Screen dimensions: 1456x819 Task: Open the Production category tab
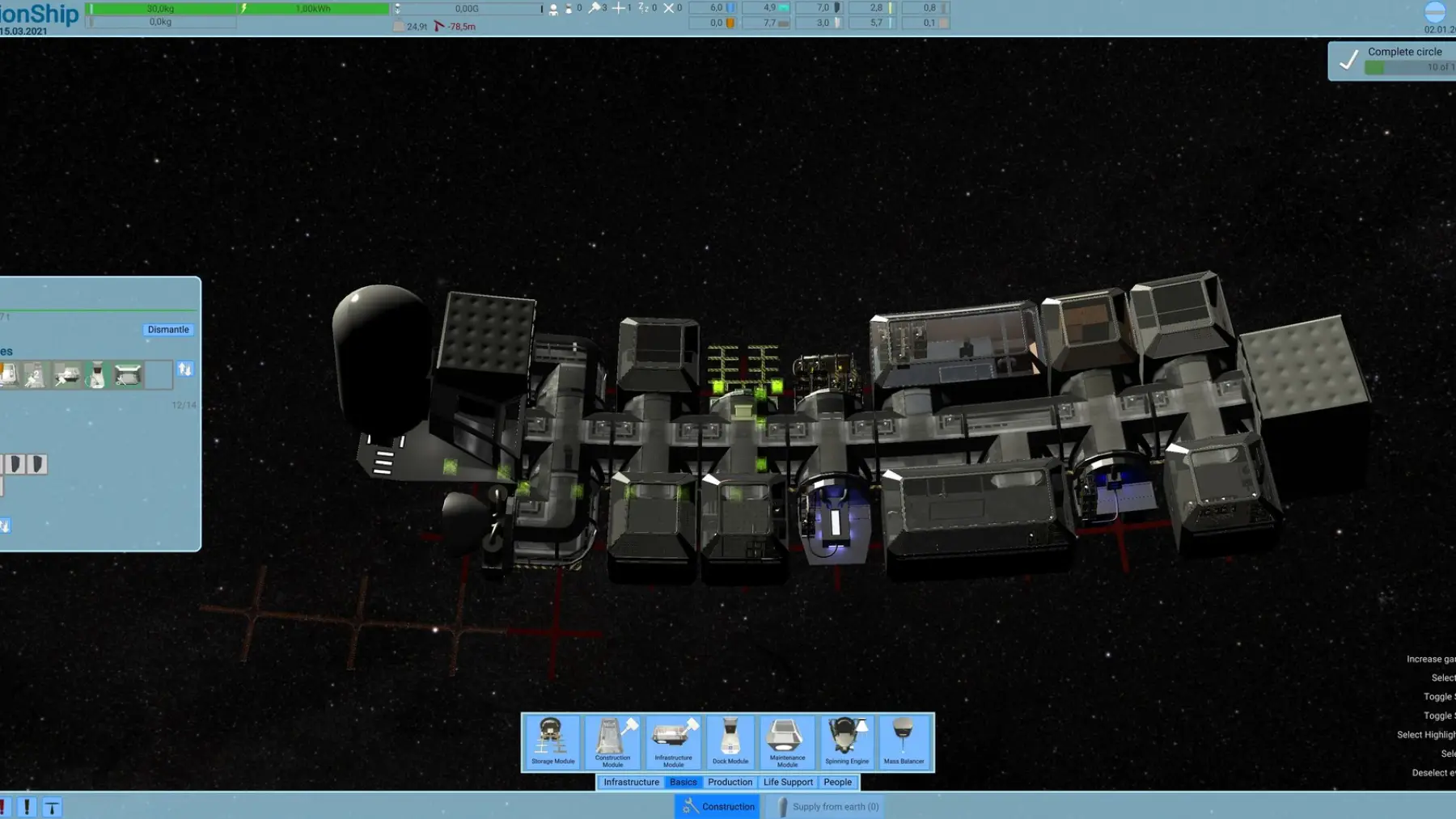click(730, 782)
